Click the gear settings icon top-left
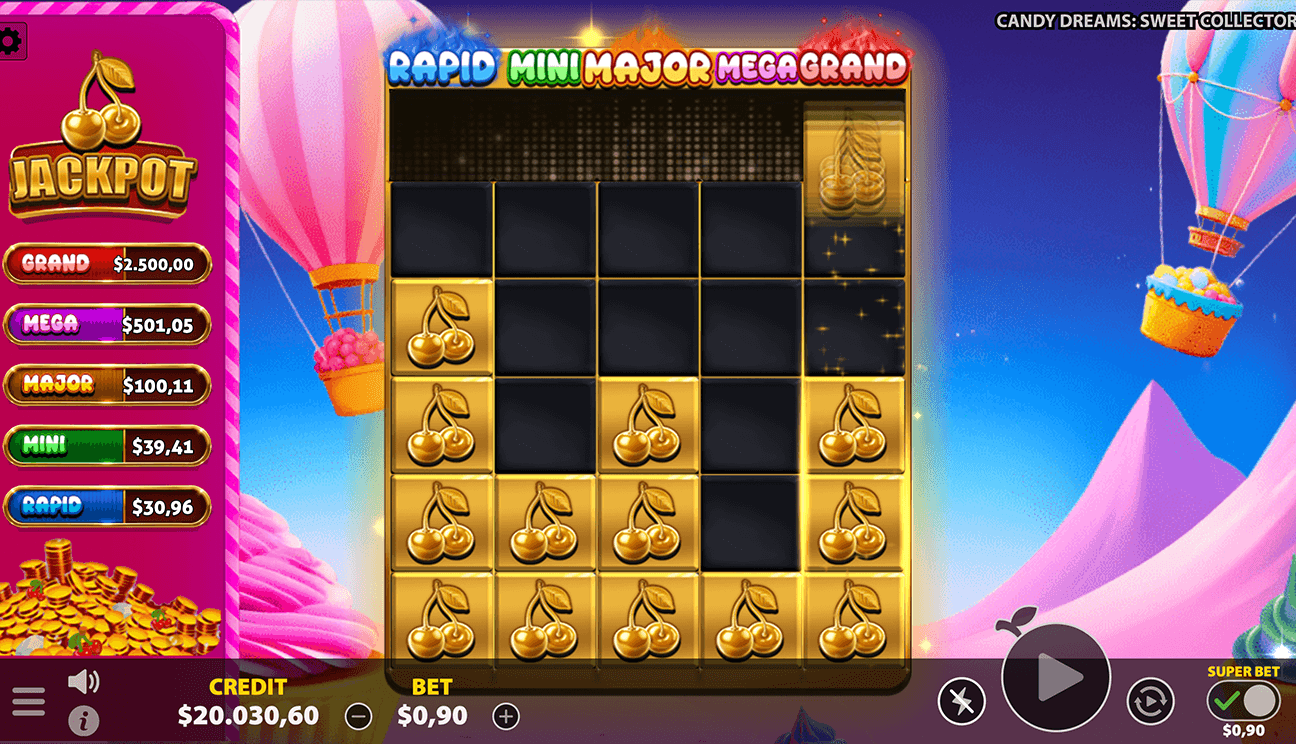This screenshot has width=1296, height=744. point(13,40)
